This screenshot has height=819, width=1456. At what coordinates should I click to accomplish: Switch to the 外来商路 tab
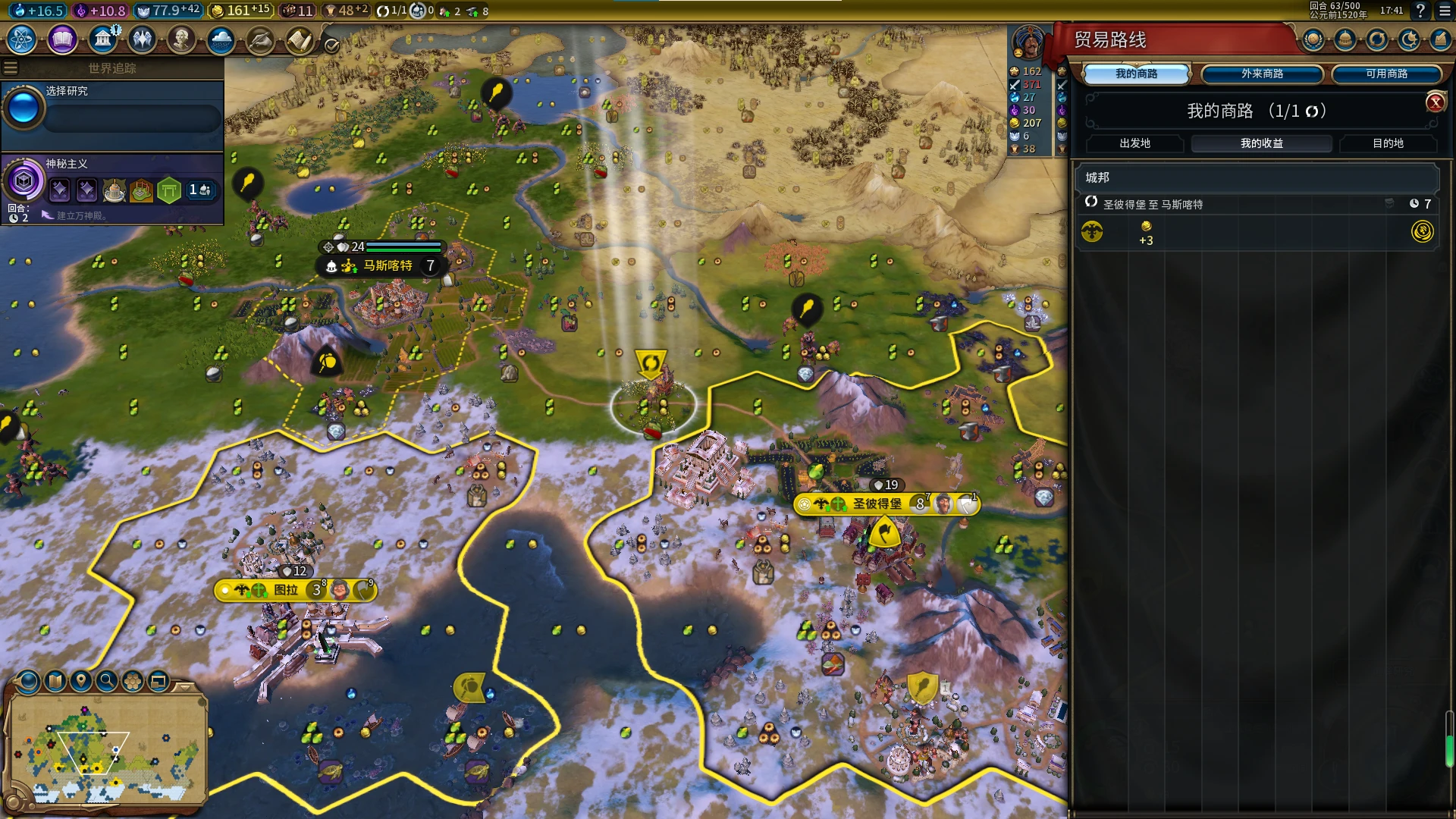tap(1262, 74)
